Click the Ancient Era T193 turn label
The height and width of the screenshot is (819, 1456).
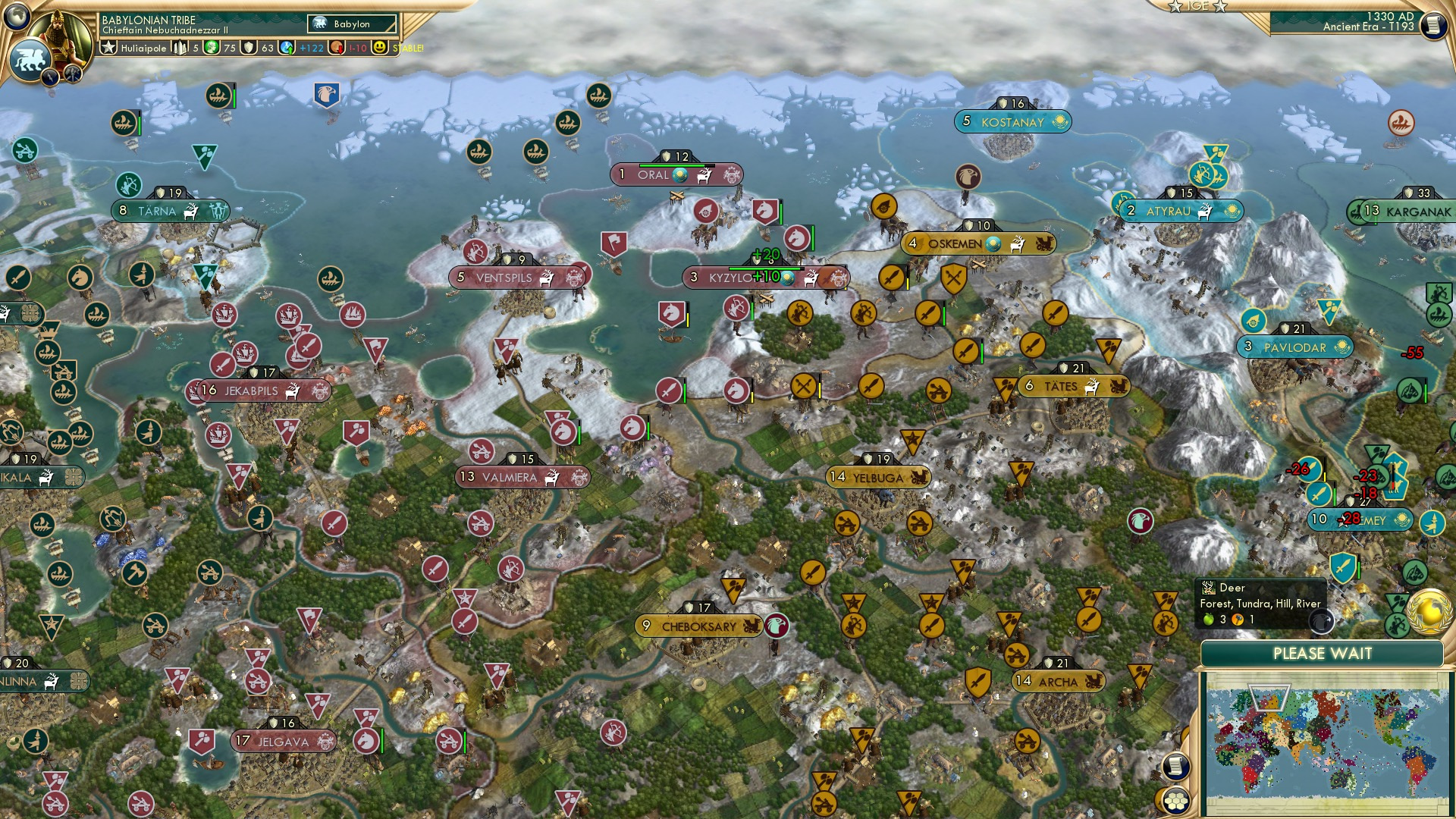(1365, 30)
